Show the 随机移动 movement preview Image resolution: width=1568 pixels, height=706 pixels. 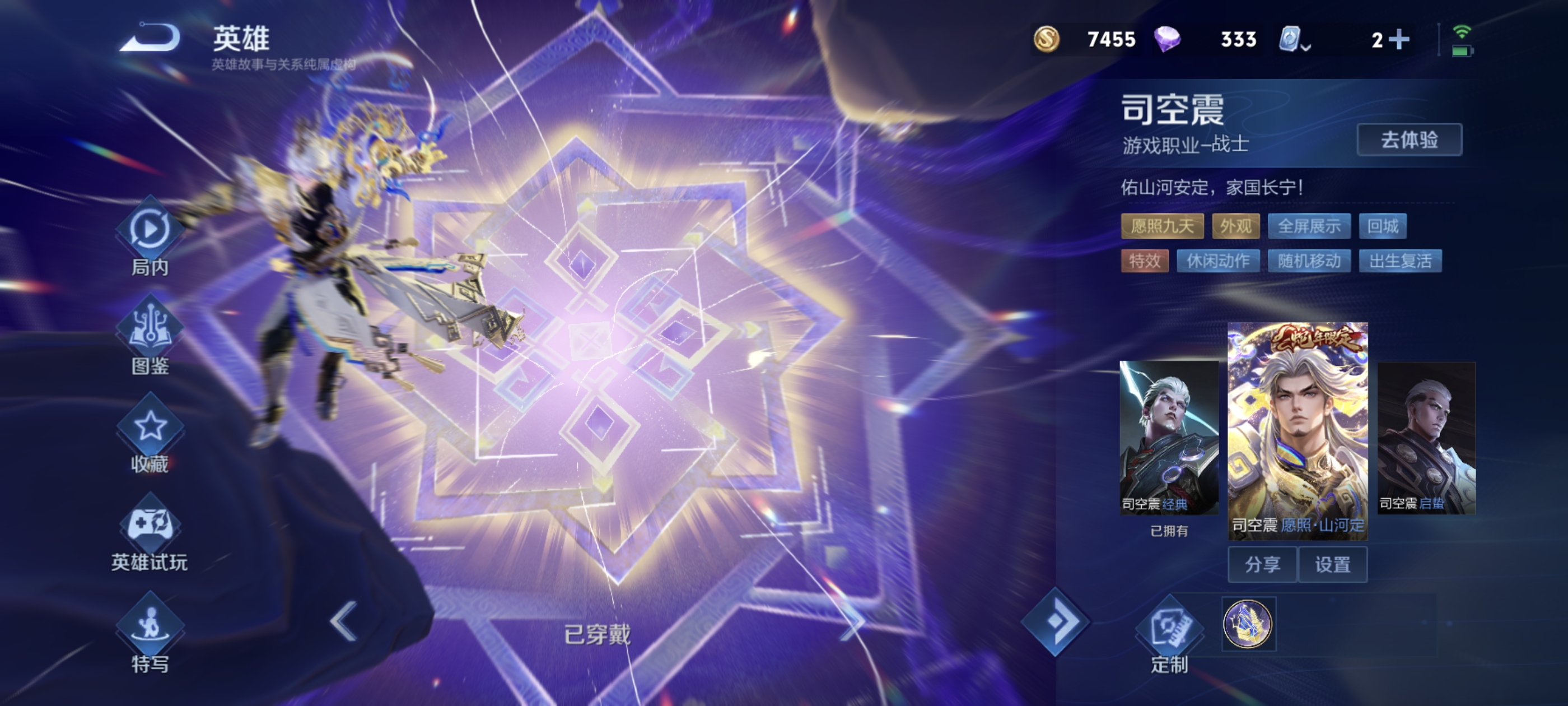tap(1309, 261)
